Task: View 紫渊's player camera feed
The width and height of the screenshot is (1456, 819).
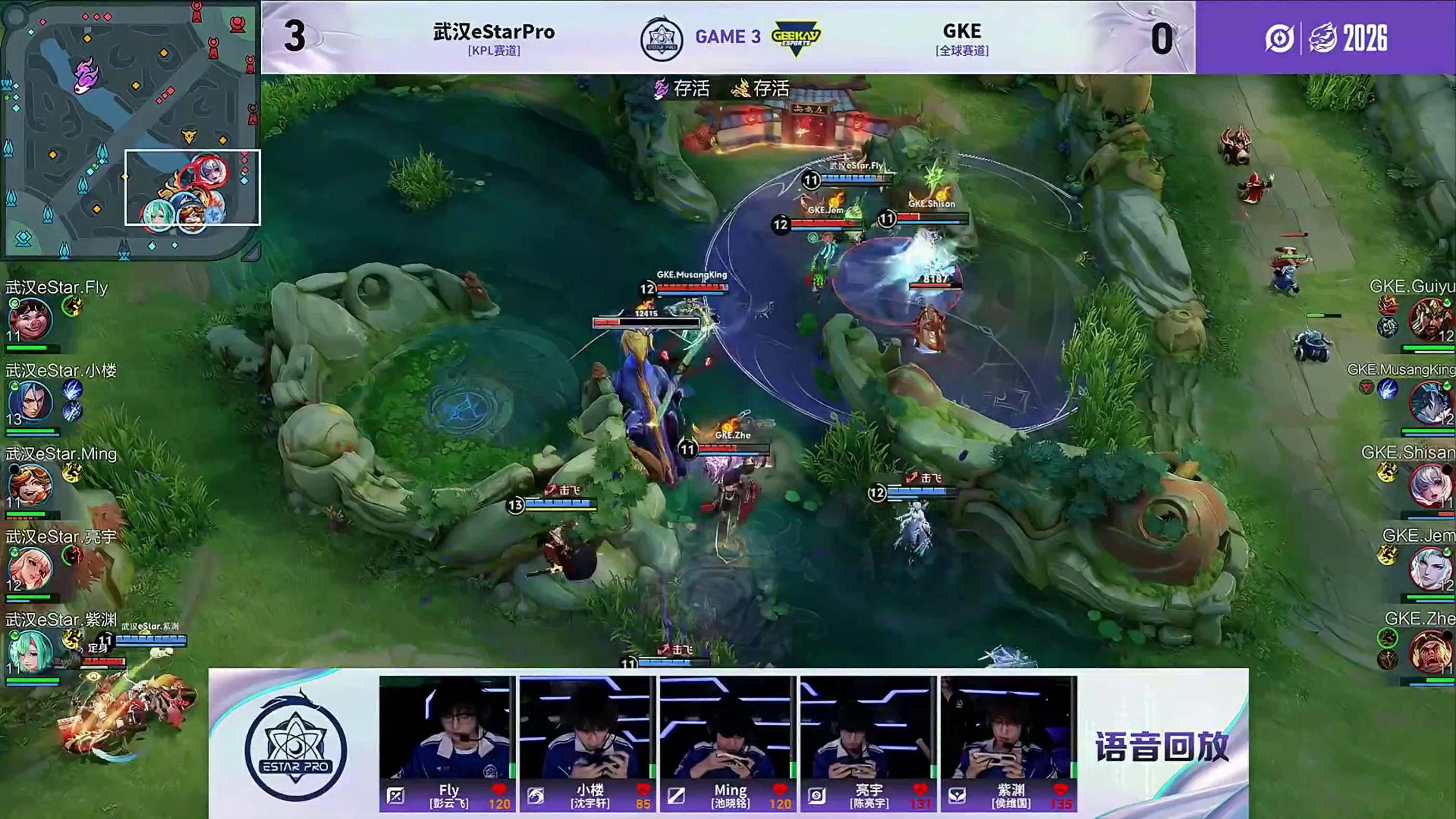Action: point(1008,728)
